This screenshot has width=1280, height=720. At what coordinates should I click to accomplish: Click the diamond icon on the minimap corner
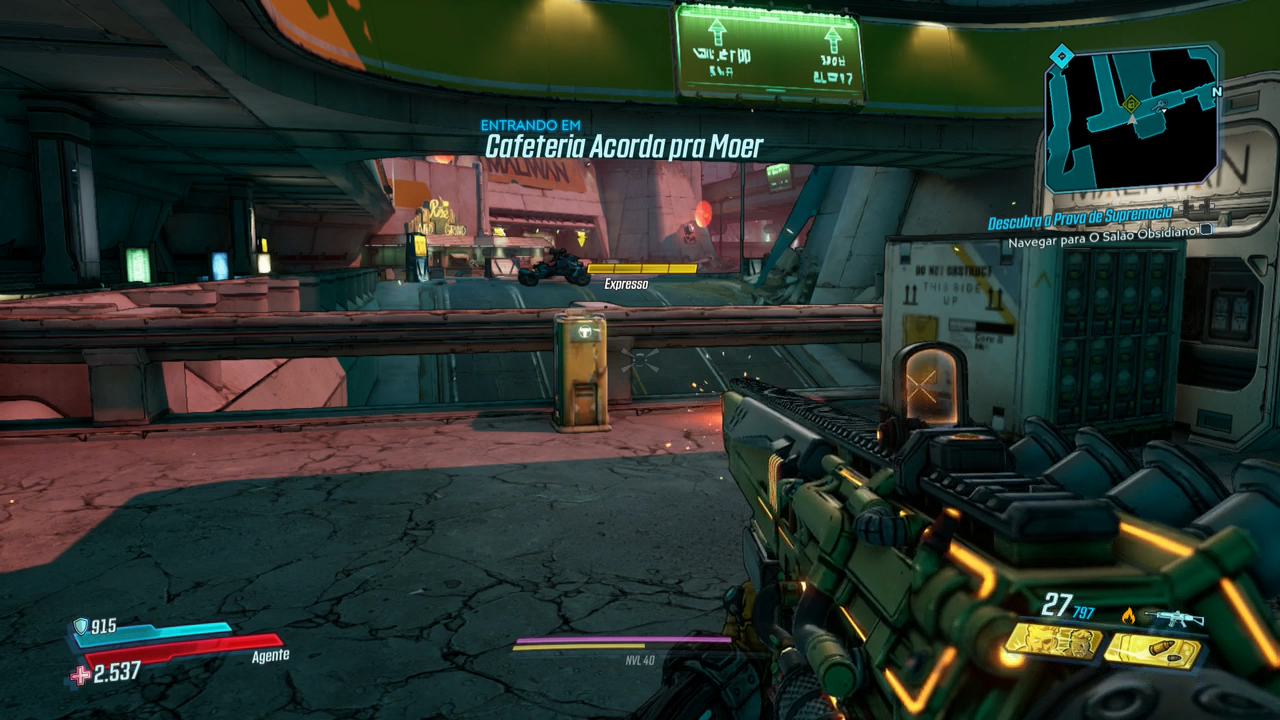pyautogui.click(x=1062, y=55)
